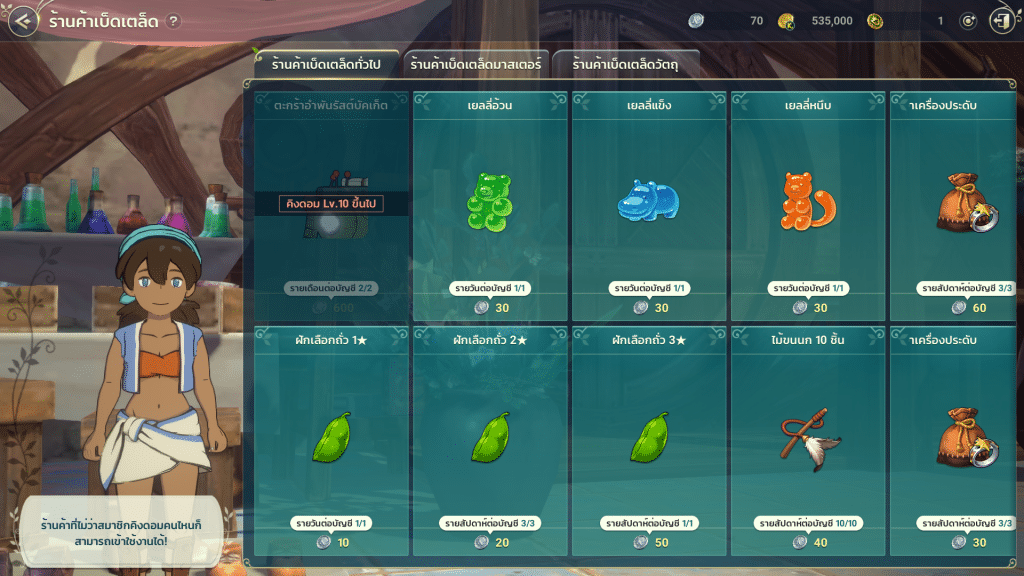Click the locked Lv.10 kingdom basket item
Screen dimensions: 1024x576
pyautogui.click(x=331, y=205)
